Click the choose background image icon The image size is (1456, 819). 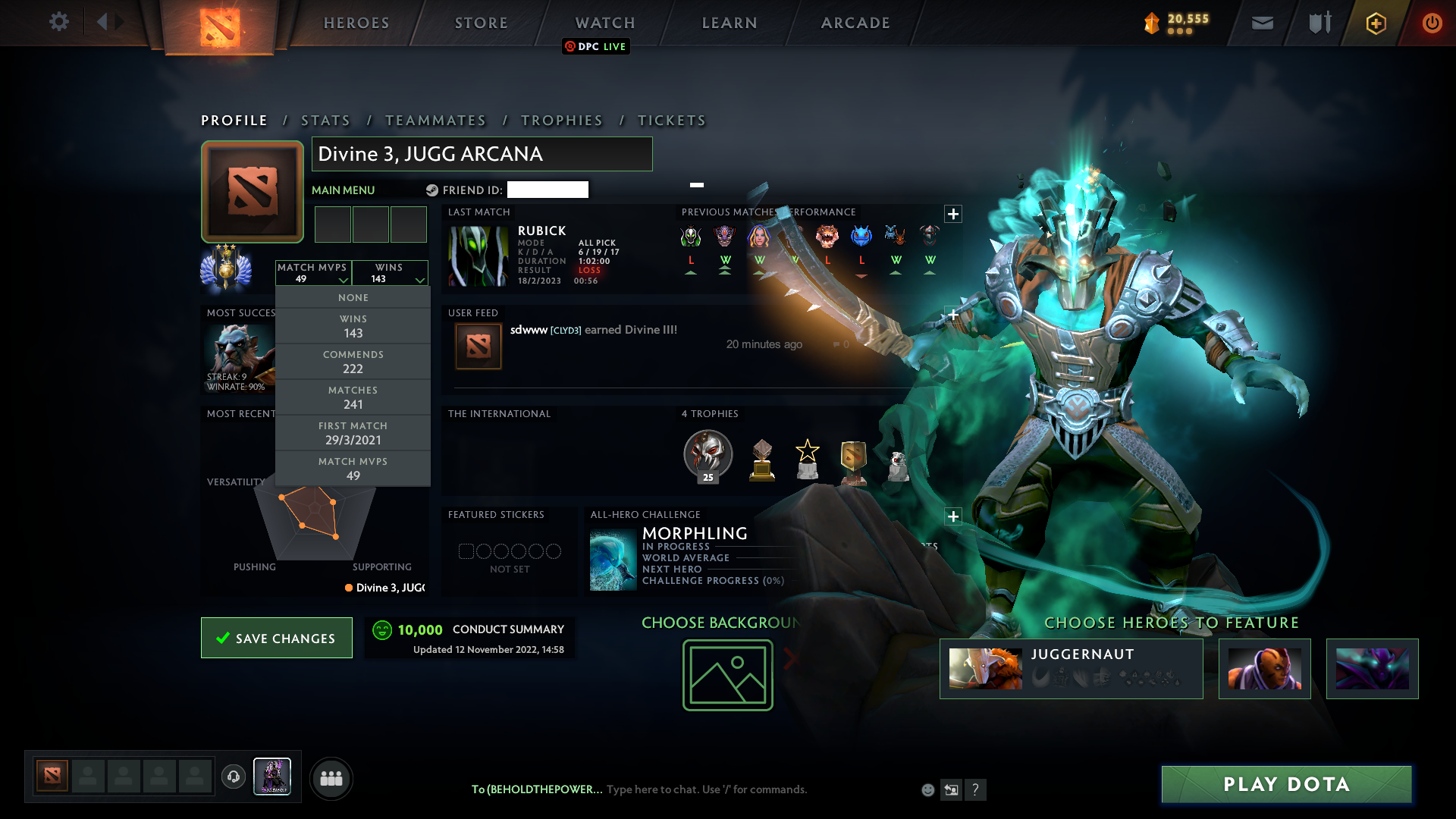click(x=726, y=675)
